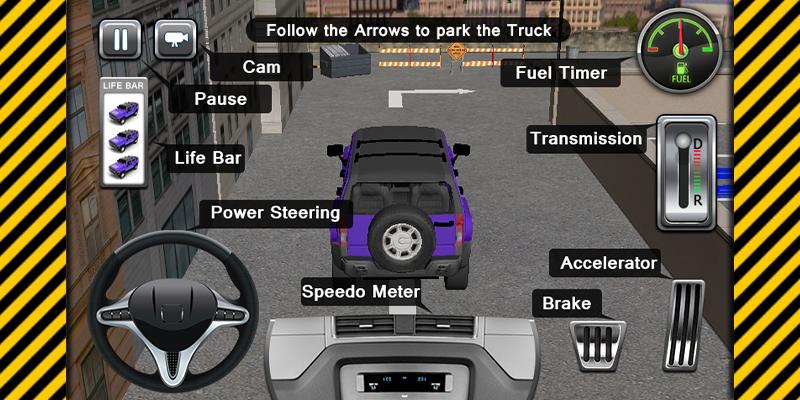Switch camera view with the cam button
Image resolution: width=800 pixels, height=400 pixels.
pyautogui.click(x=176, y=40)
